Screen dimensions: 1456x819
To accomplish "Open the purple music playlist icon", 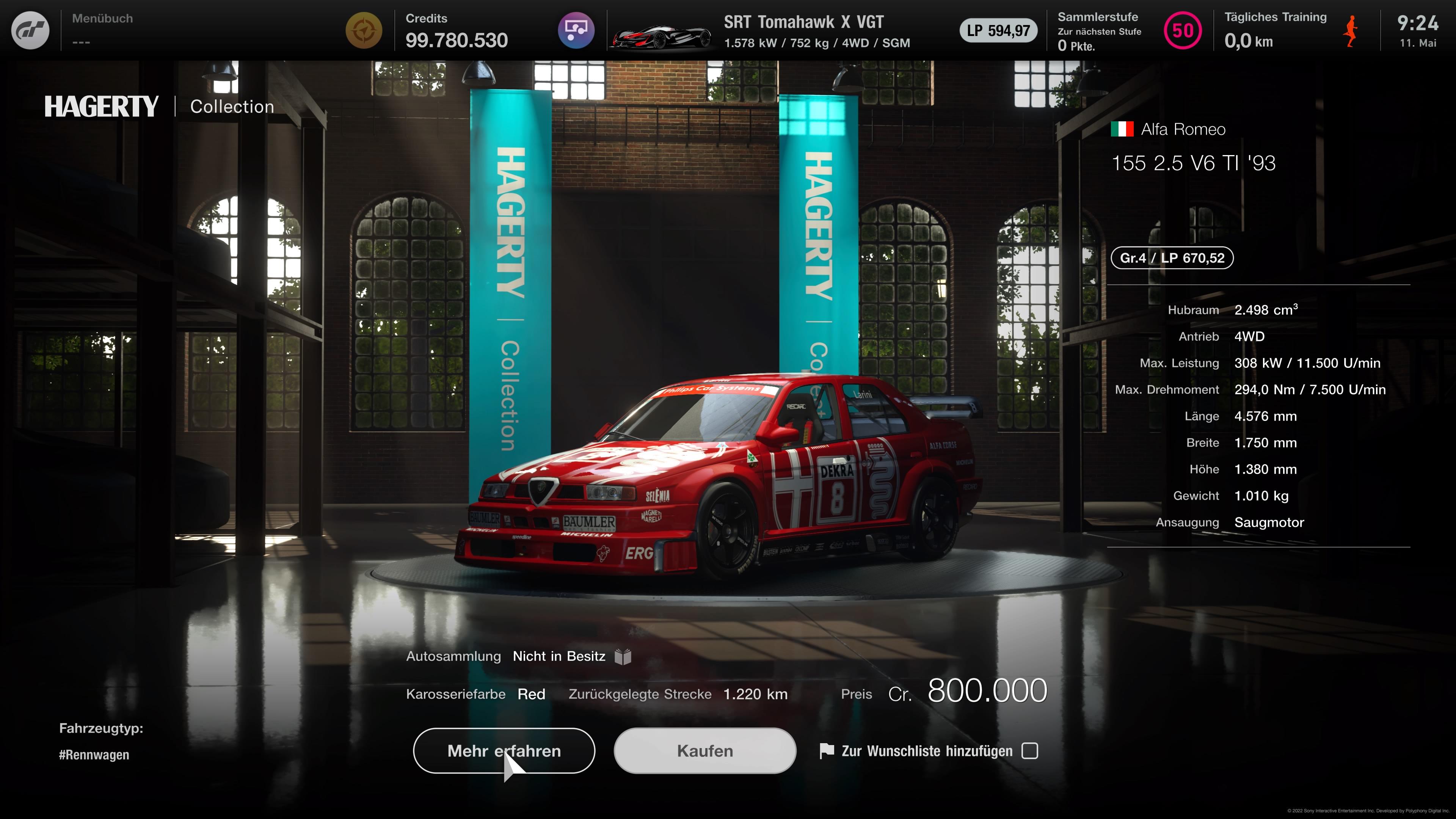I will pos(576,30).
